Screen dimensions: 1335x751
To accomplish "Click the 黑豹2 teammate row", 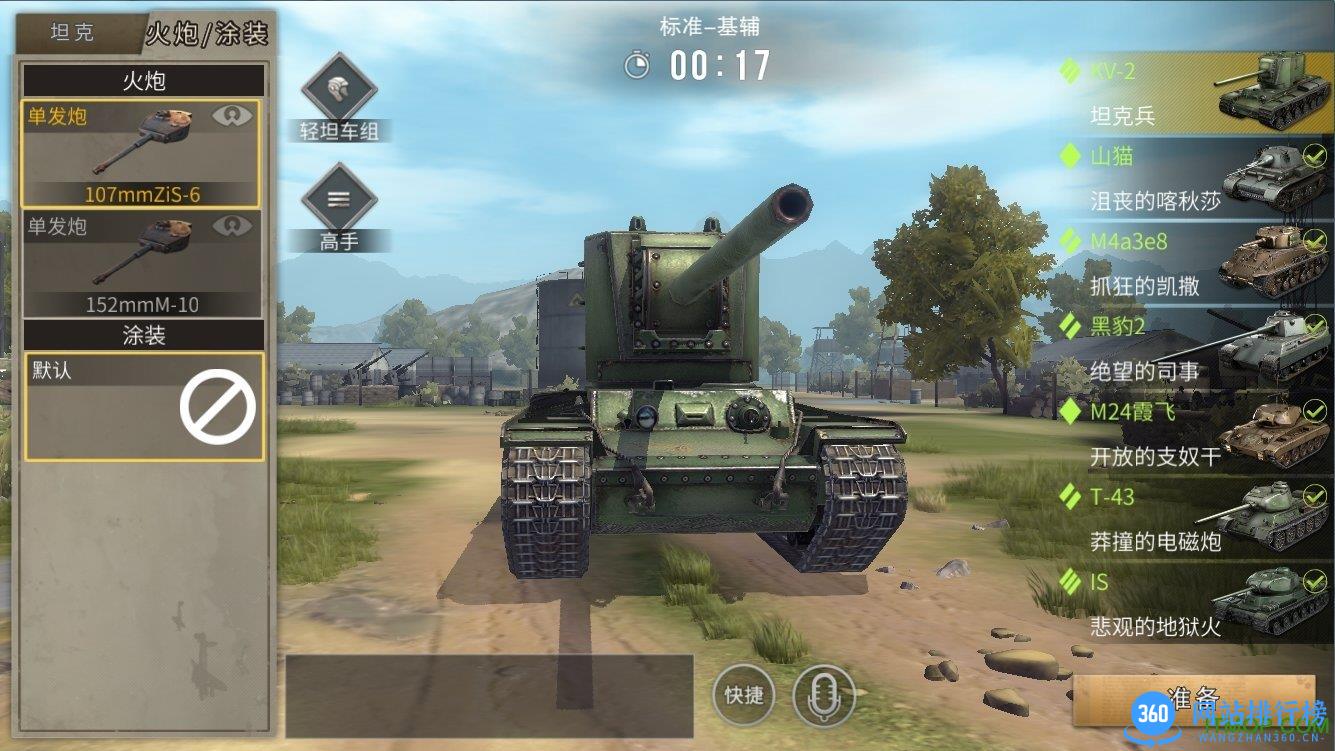I will click(x=1195, y=348).
